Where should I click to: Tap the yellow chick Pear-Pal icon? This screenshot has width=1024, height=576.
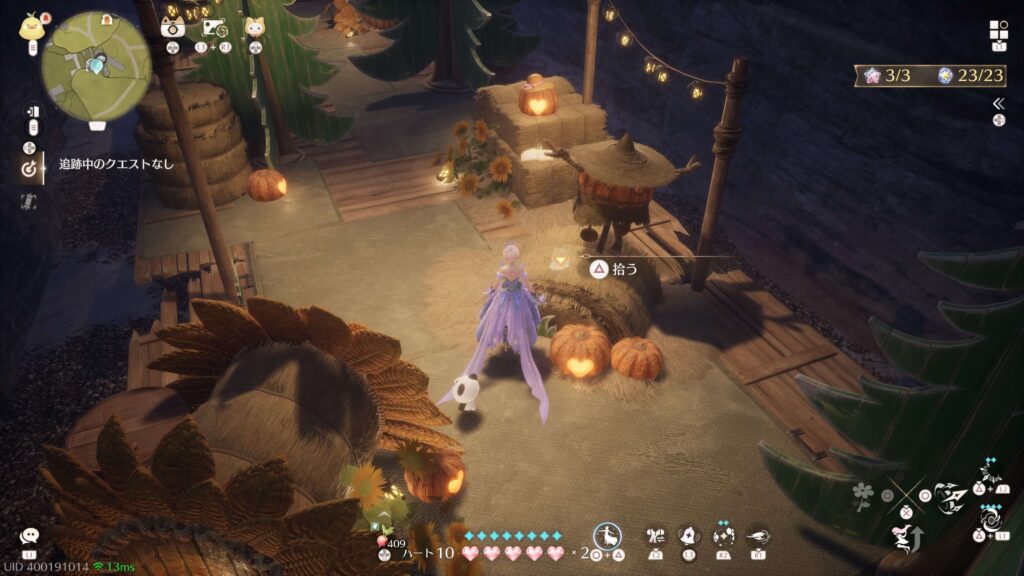pos(29,27)
